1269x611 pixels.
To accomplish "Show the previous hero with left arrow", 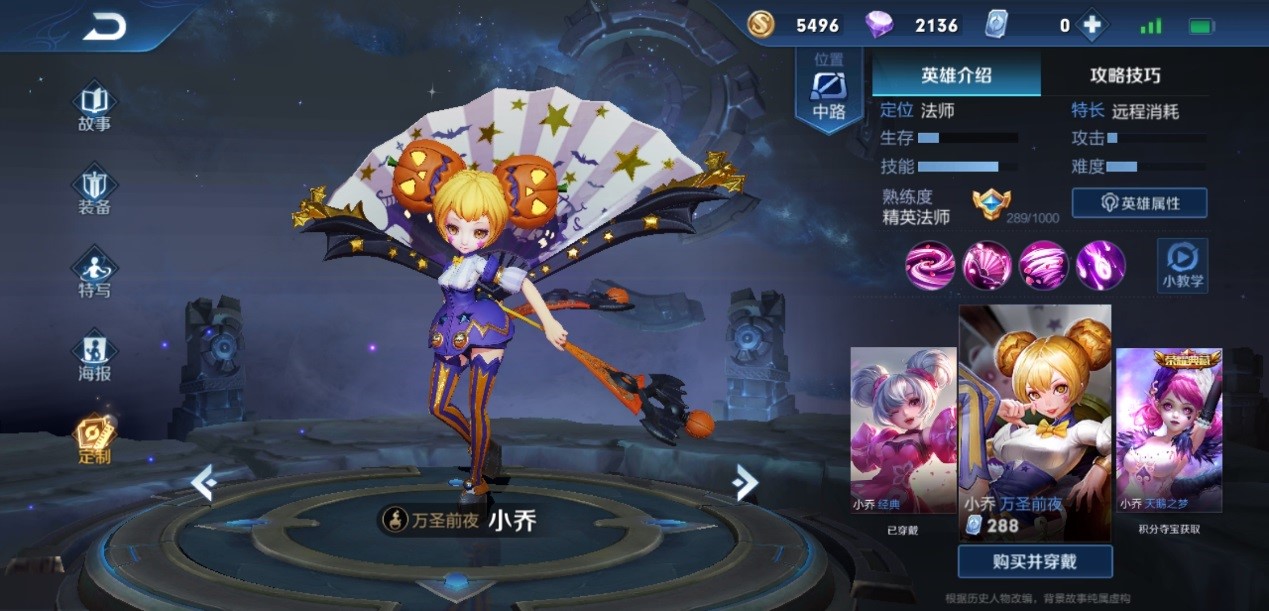I will (204, 483).
